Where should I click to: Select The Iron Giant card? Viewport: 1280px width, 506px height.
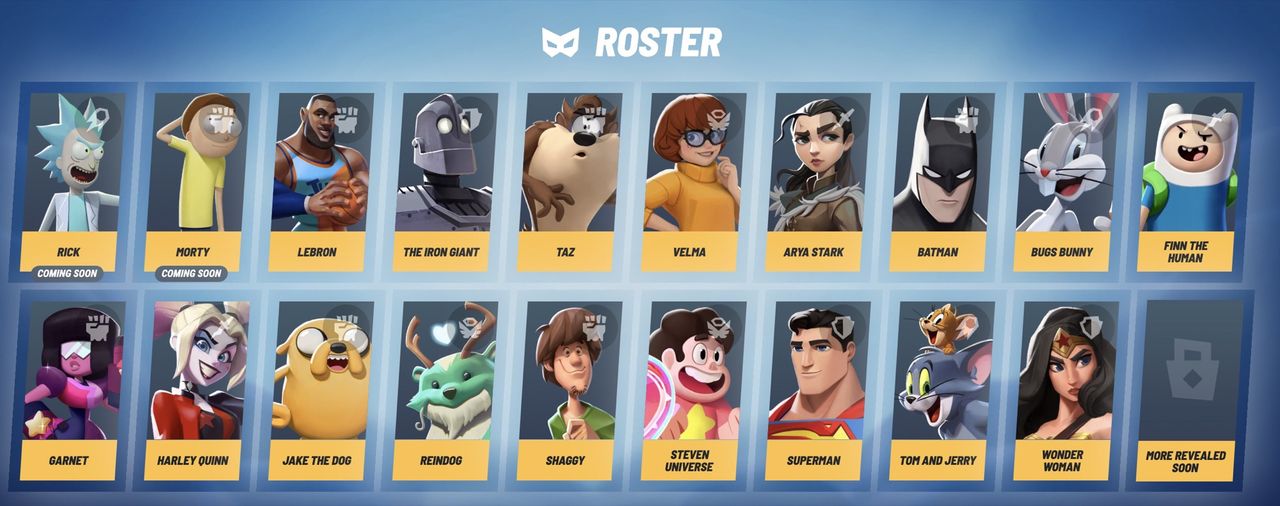point(442,180)
